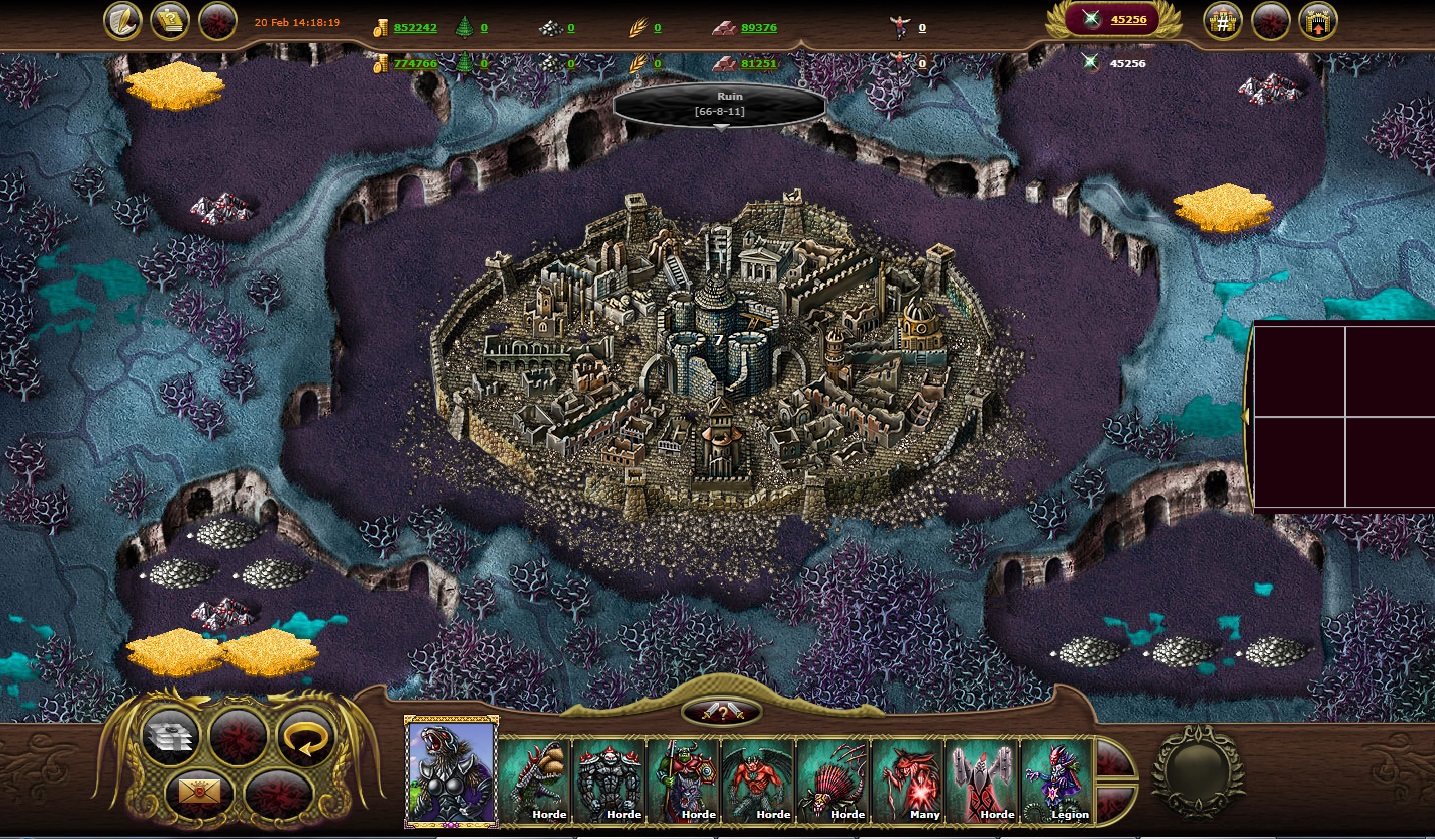
Task: Pick the purple demon mage Legion unit
Action: pos(1057,780)
